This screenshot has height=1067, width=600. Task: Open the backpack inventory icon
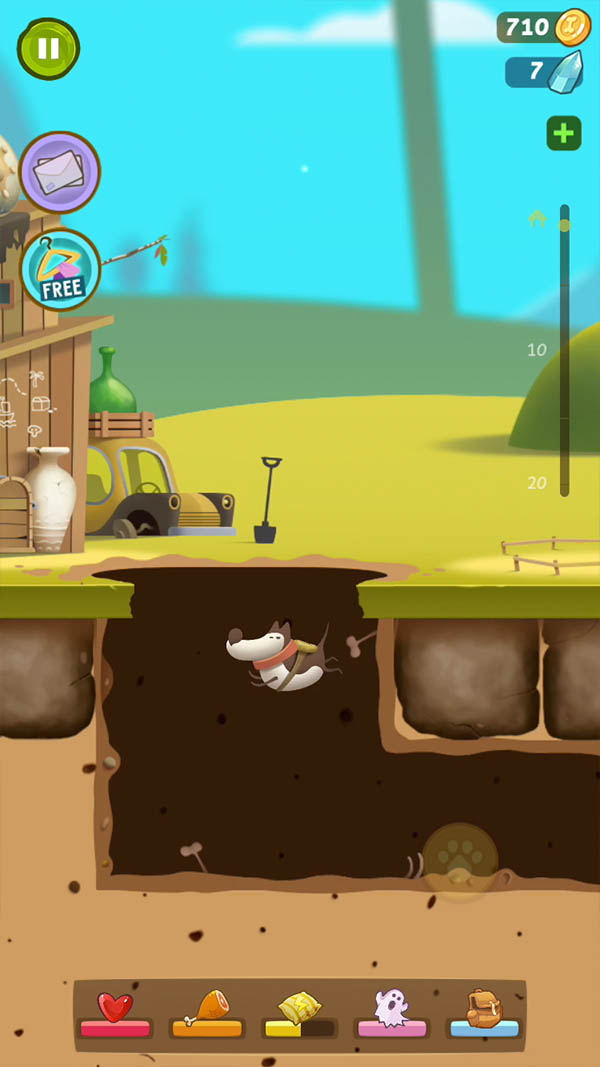click(x=484, y=1008)
